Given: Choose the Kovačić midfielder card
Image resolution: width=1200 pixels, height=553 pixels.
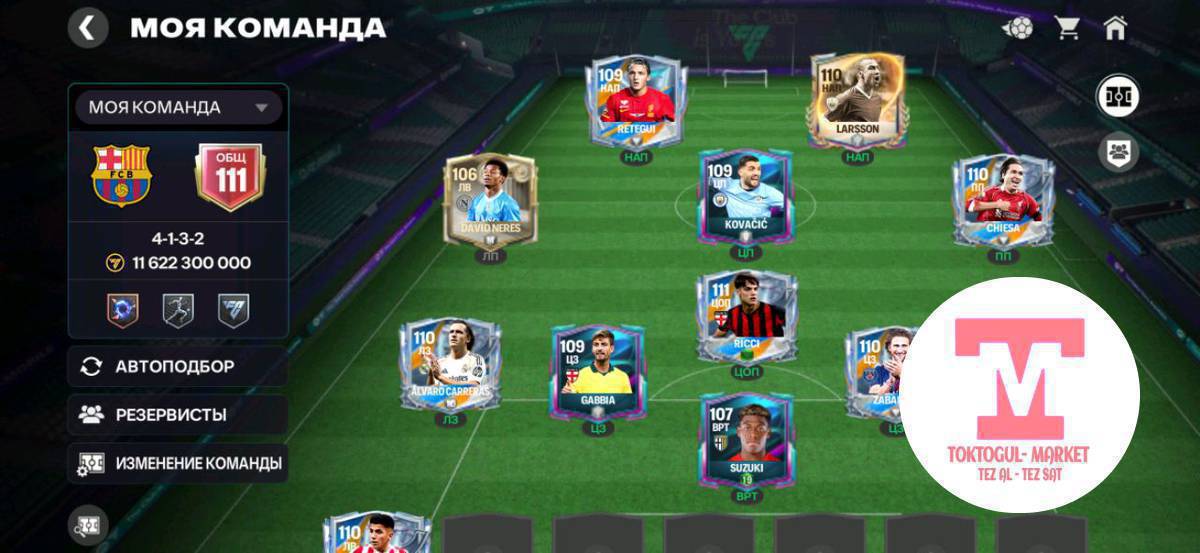Looking at the screenshot, I should tap(745, 197).
